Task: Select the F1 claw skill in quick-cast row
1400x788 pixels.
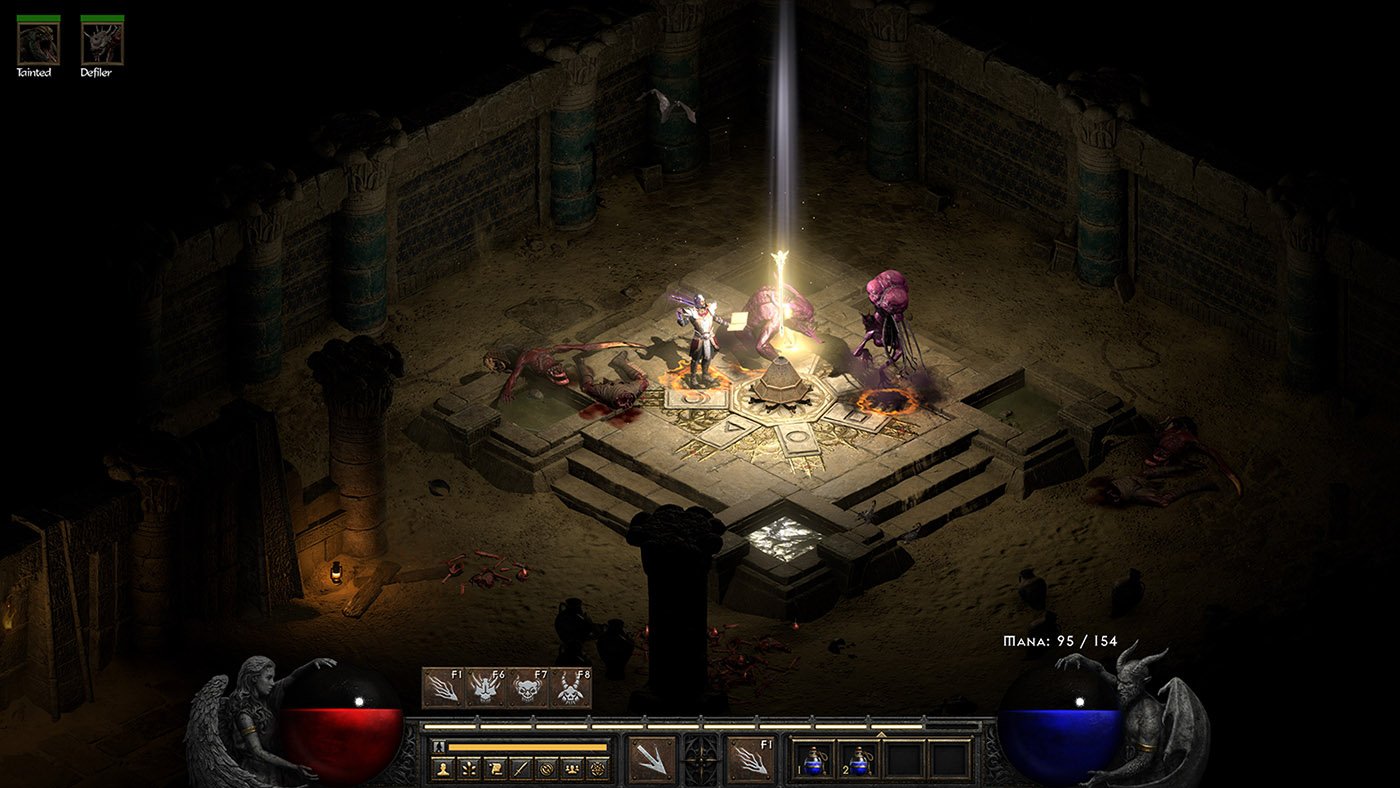Action: pyautogui.click(x=443, y=688)
